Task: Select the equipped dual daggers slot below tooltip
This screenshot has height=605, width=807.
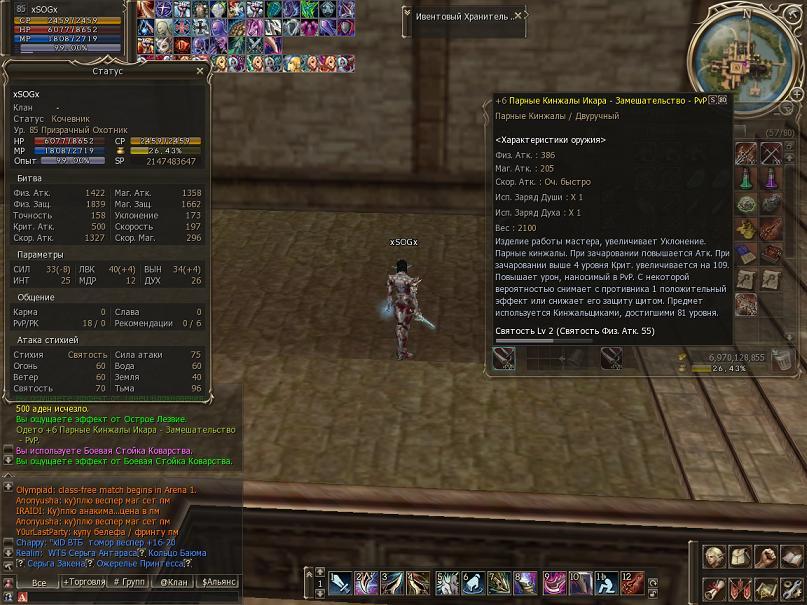Action: pos(505,357)
